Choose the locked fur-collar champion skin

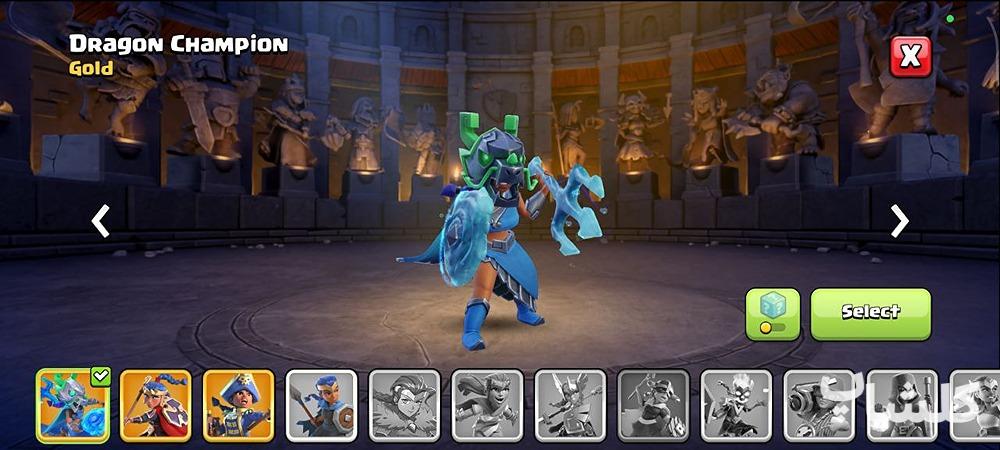pos(405,405)
